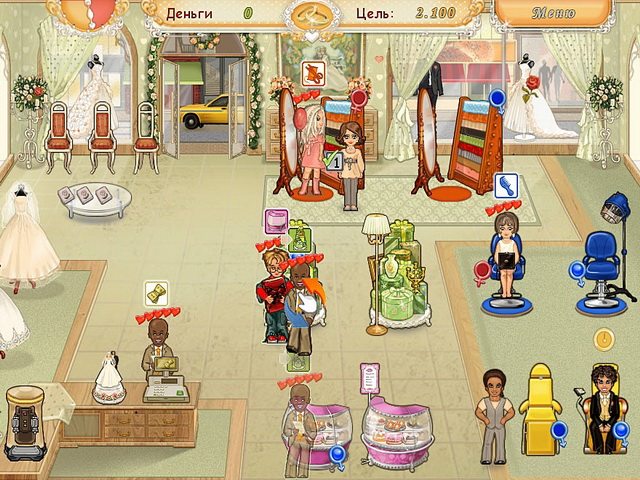
Task: Open the Меню button
Action: point(553,14)
